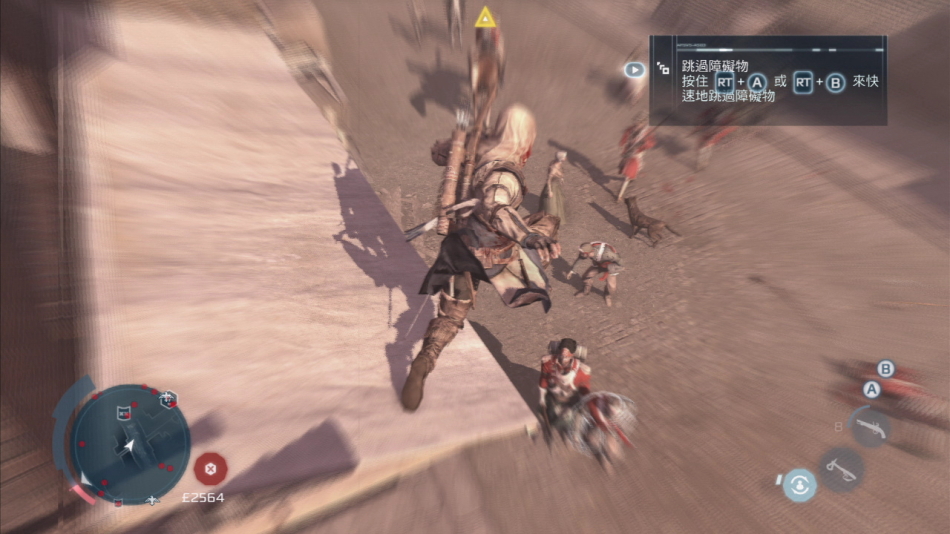
Task: Select the tomahawk weapon slot
Action: pyautogui.click(x=841, y=467)
